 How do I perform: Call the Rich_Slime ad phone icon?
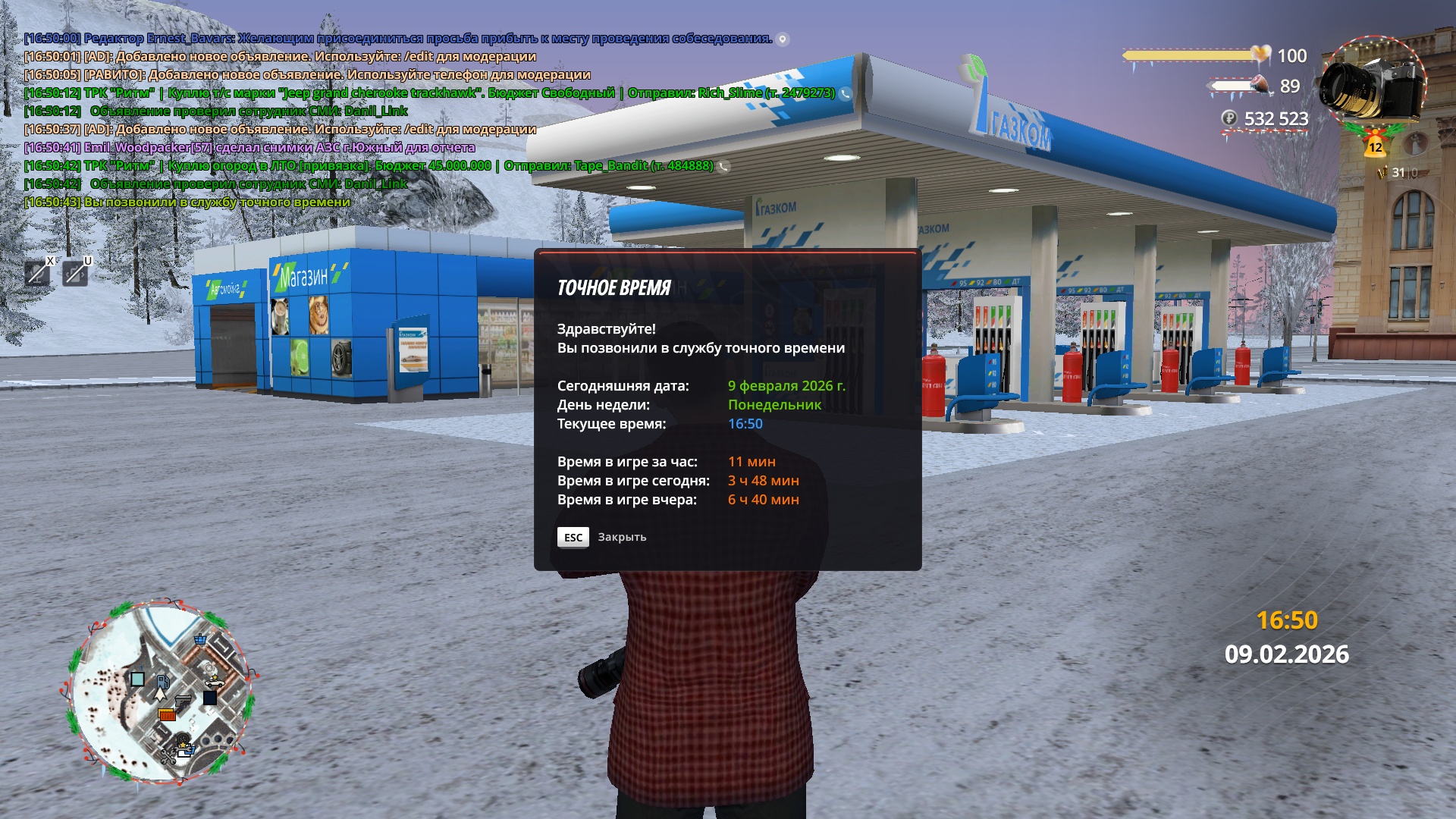(x=846, y=93)
